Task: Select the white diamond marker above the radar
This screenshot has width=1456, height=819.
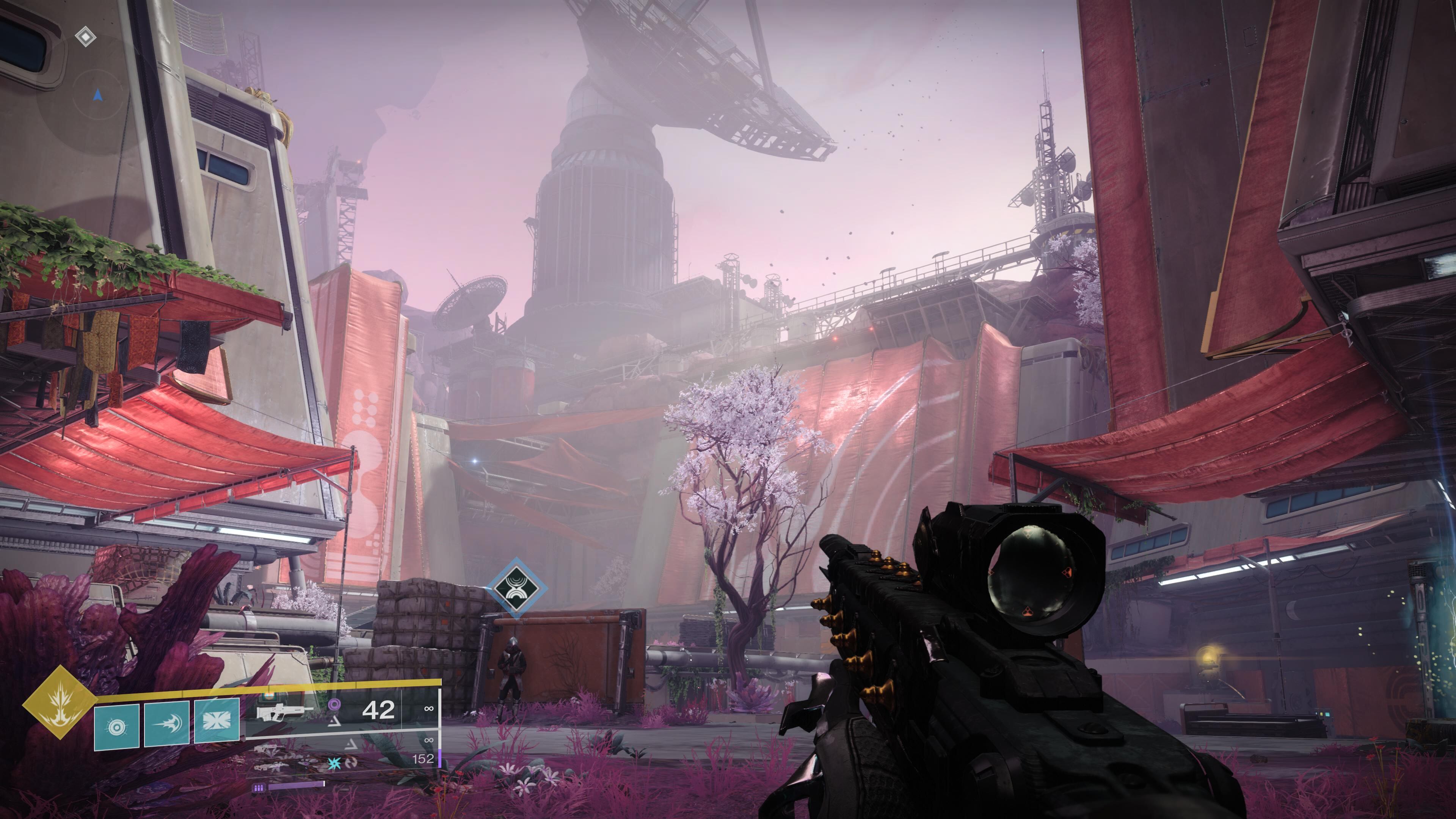Action: 85,37
